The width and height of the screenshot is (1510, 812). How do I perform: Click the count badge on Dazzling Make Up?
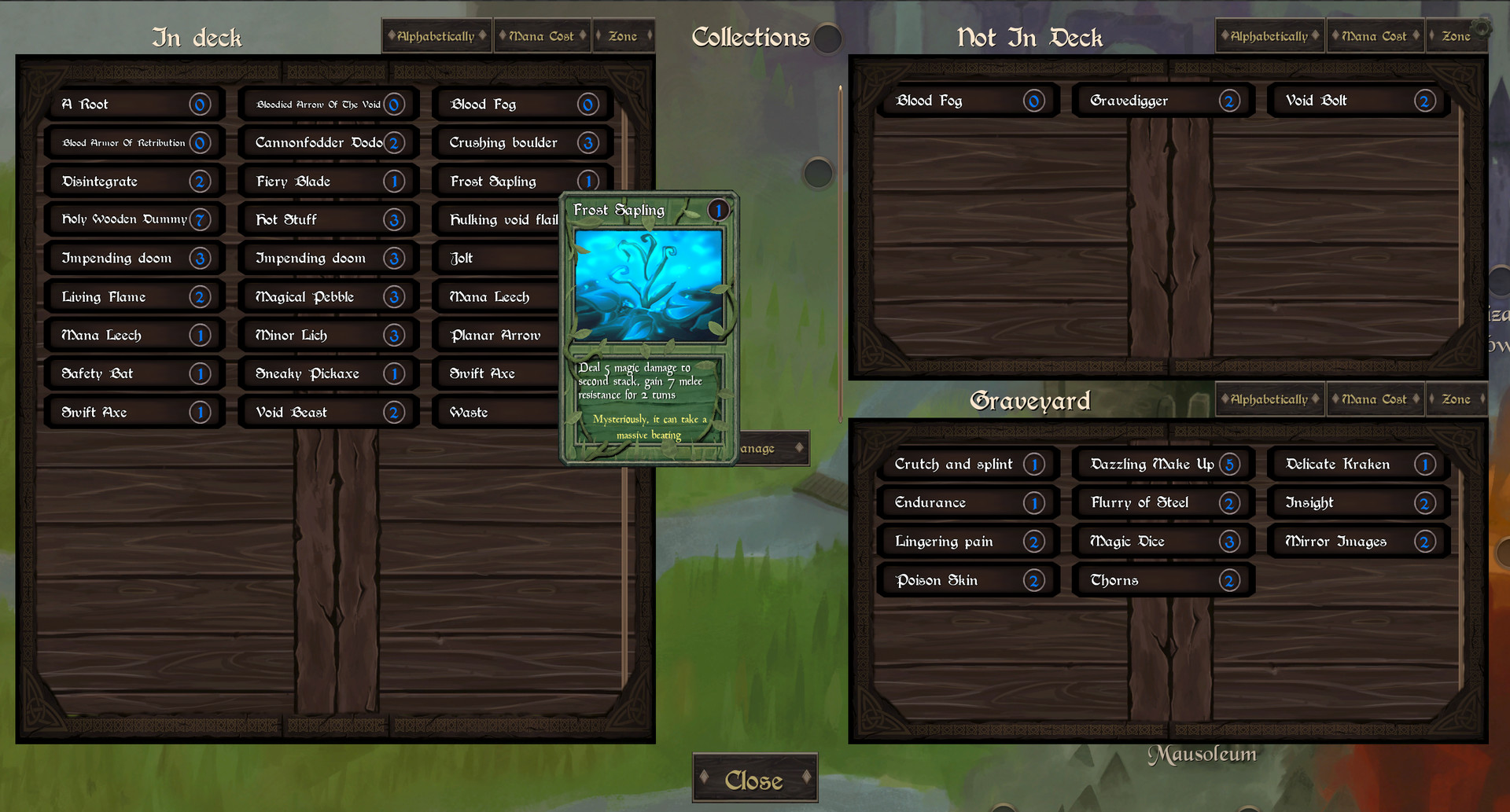pyautogui.click(x=1231, y=464)
